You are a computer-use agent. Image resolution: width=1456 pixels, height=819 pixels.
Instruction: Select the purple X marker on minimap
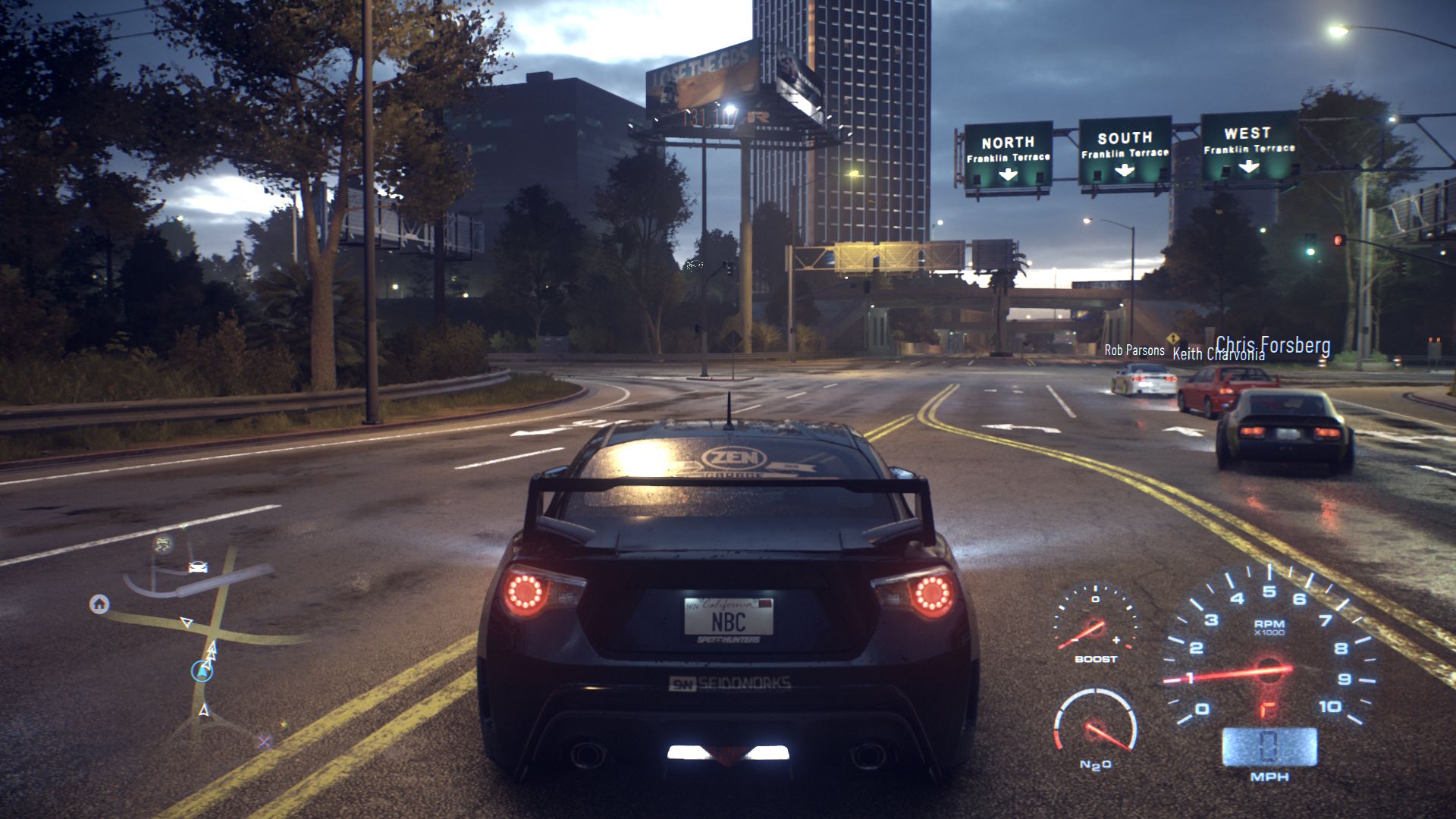(264, 742)
